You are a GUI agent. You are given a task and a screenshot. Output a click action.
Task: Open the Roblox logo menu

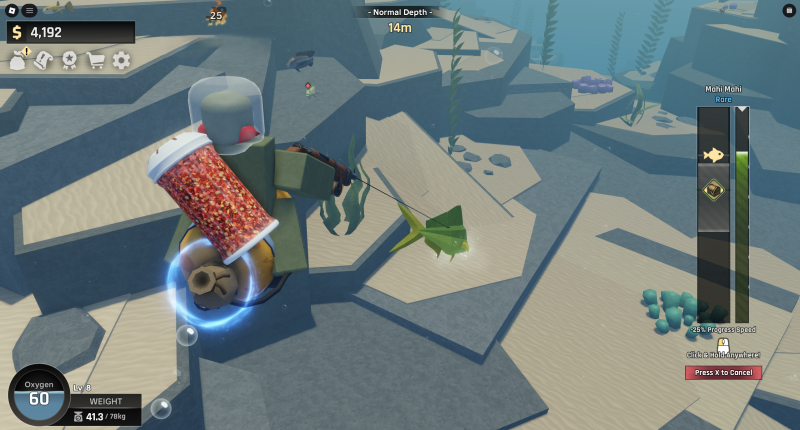[12, 10]
